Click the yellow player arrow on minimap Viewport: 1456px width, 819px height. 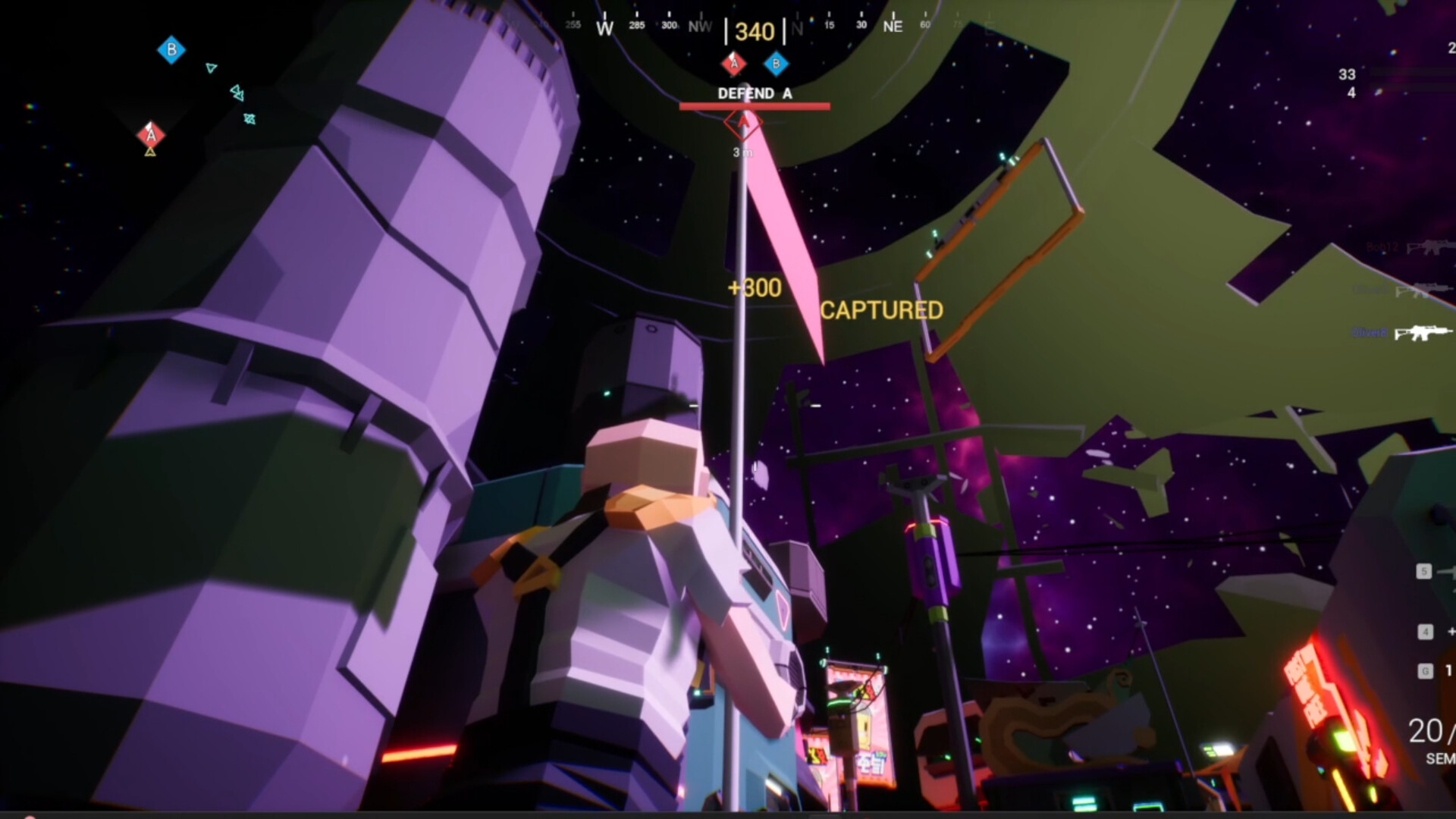pyautogui.click(x=149, y=152)
